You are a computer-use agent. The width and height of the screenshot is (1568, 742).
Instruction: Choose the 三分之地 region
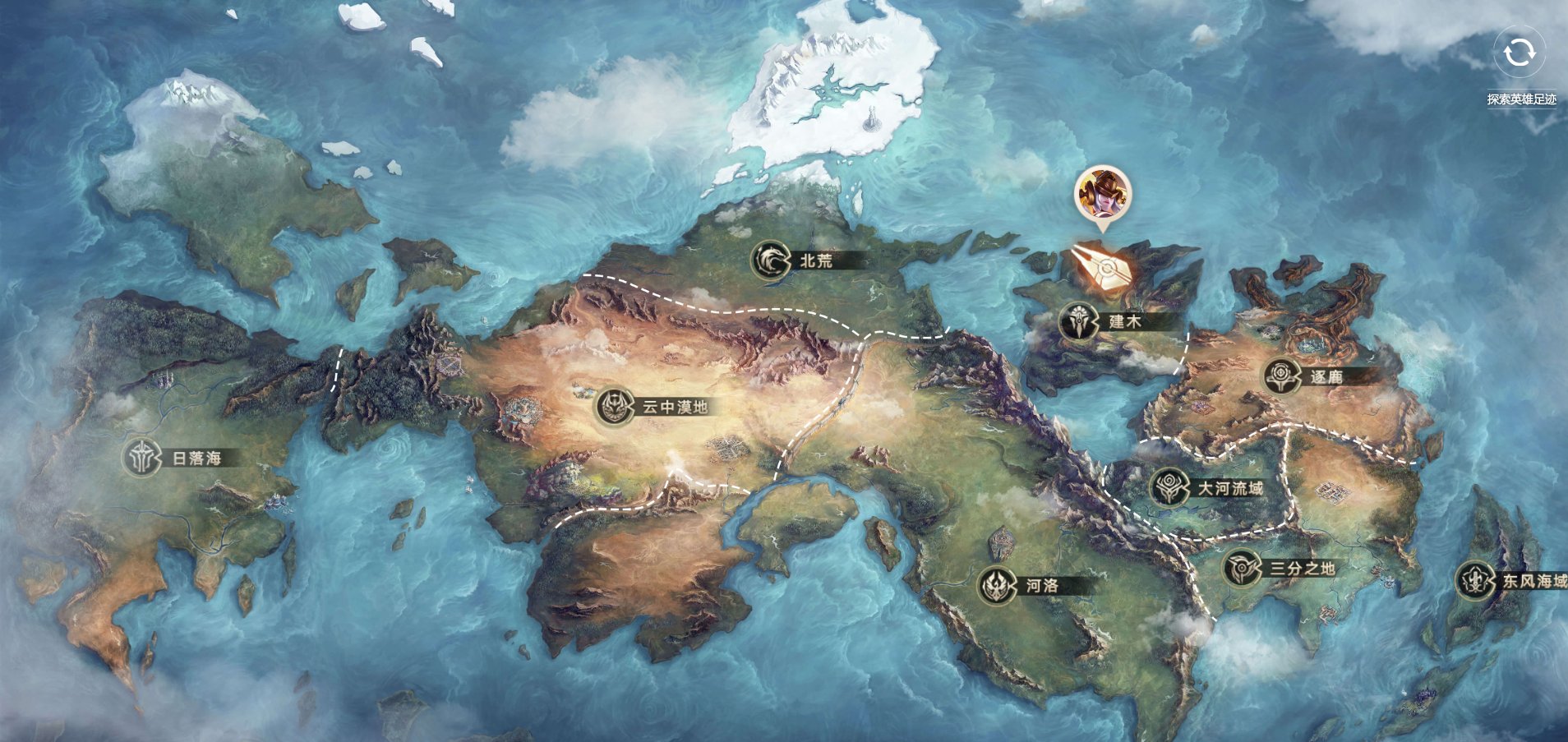click(x=1243, y=568)
